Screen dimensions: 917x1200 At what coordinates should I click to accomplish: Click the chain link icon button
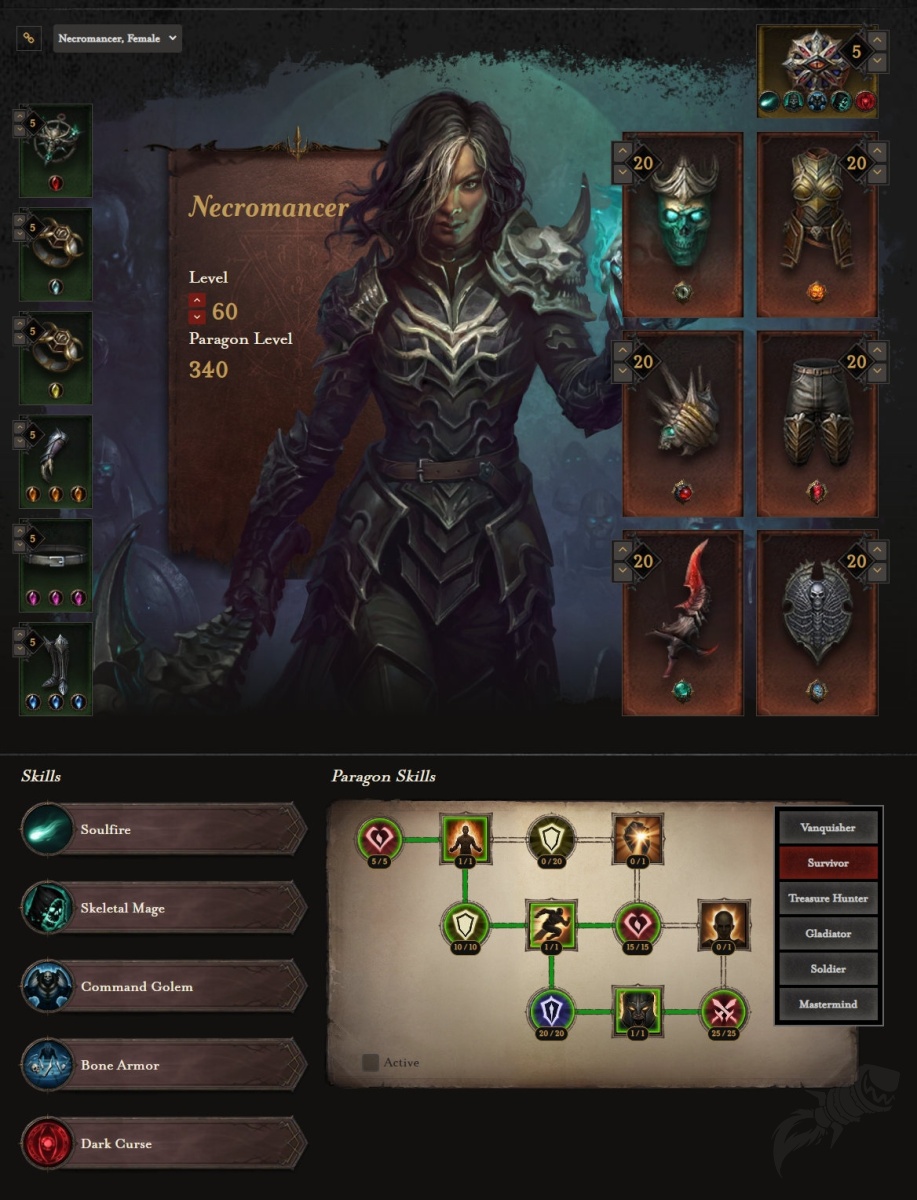click(28, 39)
